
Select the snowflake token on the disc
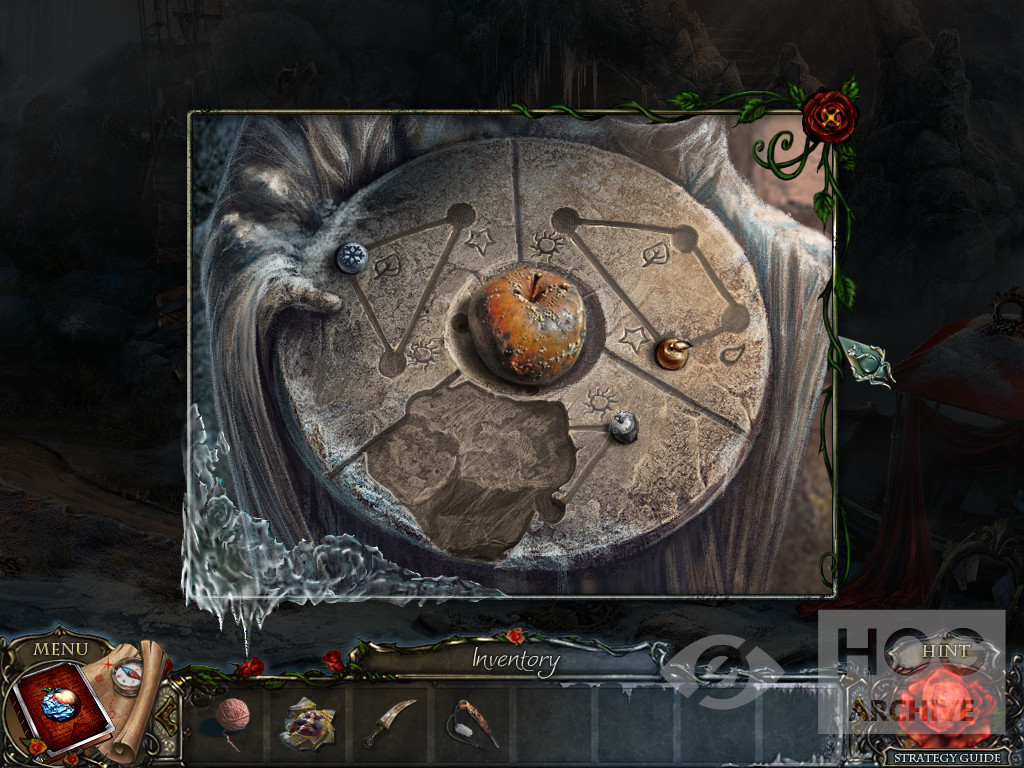[x=351, y=258]
